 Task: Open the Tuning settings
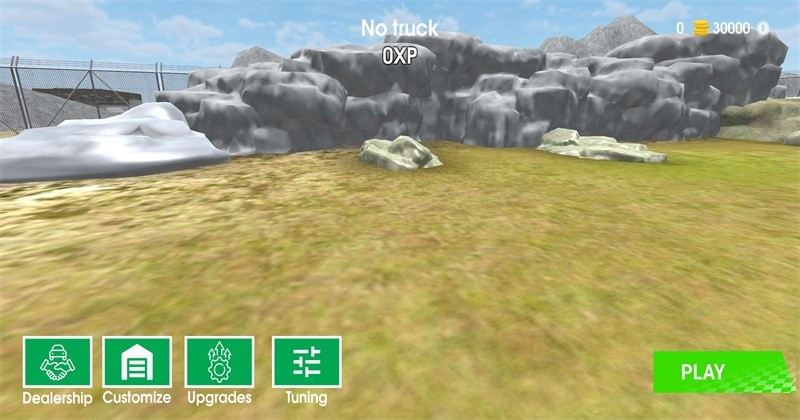[x=306, y=362]
